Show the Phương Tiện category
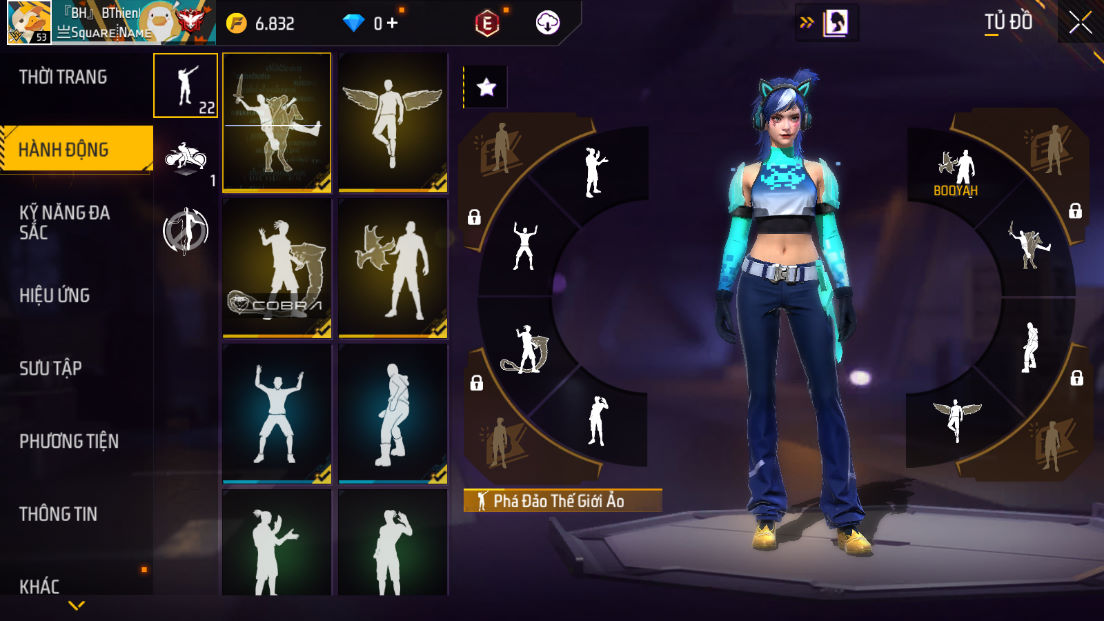 tap(69, 441)
